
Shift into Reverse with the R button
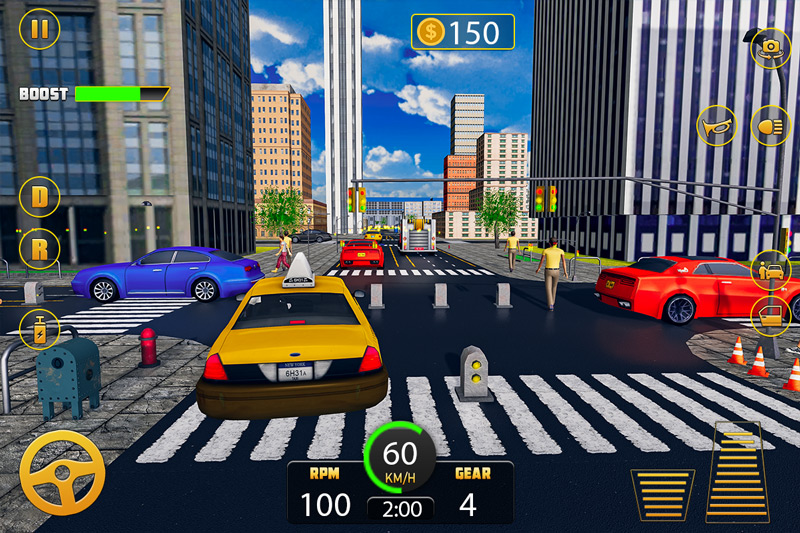click(39, 248)
